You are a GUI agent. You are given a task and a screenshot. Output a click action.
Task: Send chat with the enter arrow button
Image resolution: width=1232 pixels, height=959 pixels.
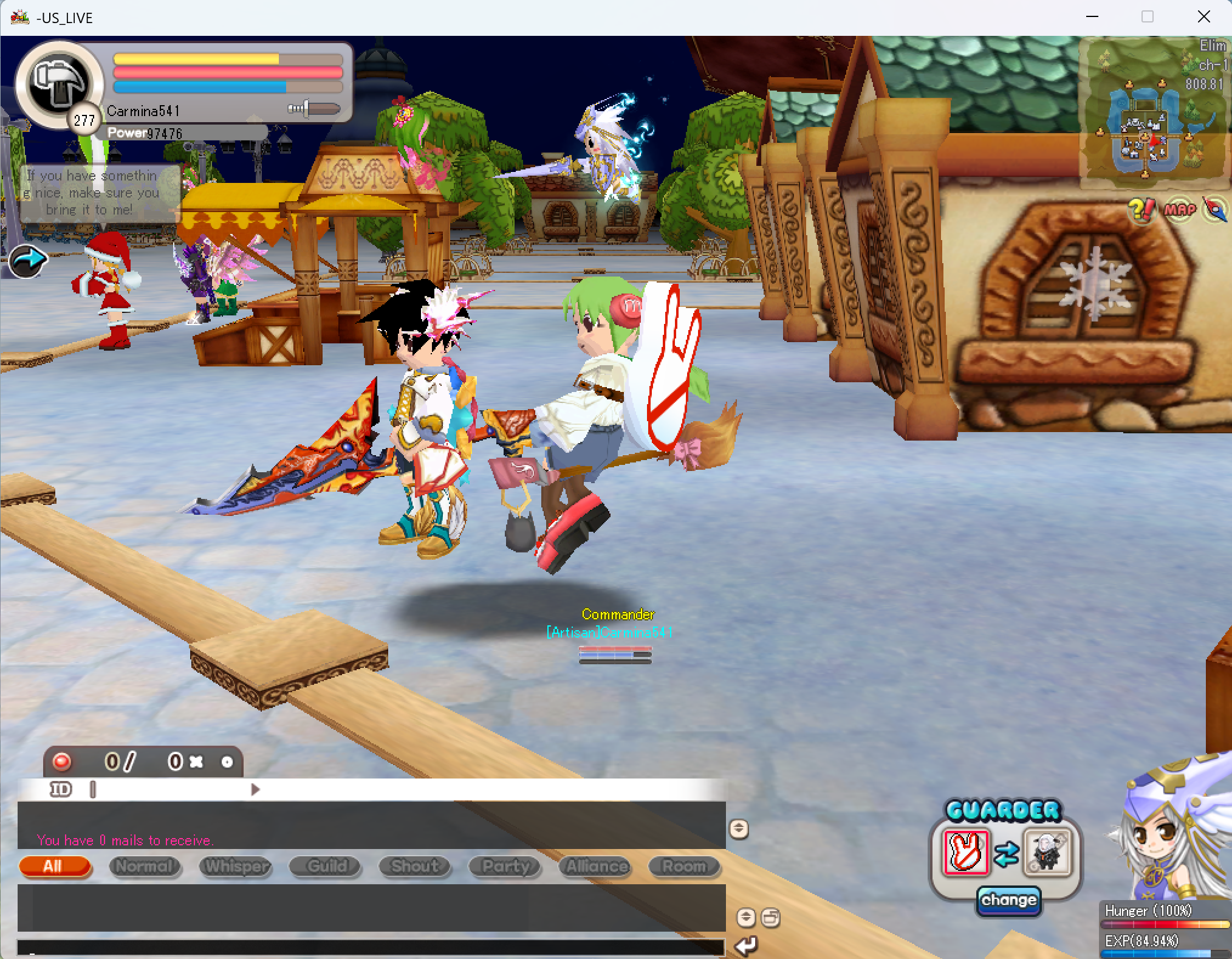[746, 945]
